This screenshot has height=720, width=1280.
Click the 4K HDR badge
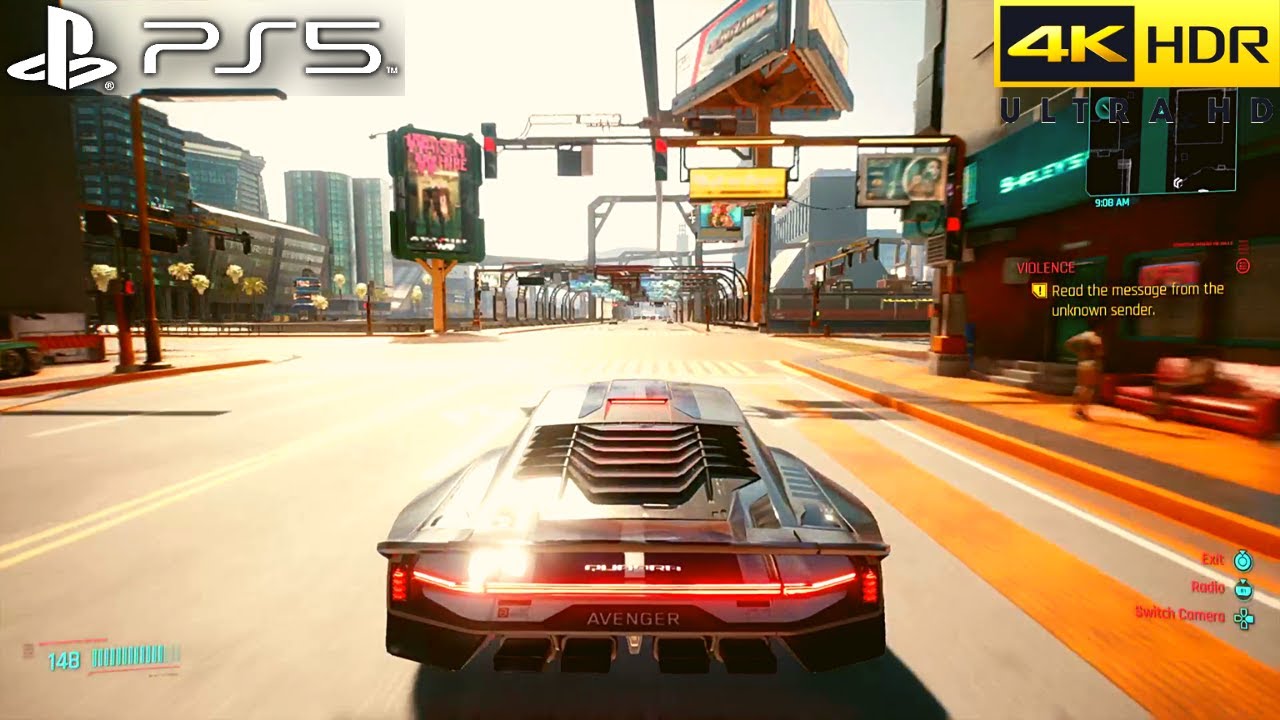coord(1137,46)
